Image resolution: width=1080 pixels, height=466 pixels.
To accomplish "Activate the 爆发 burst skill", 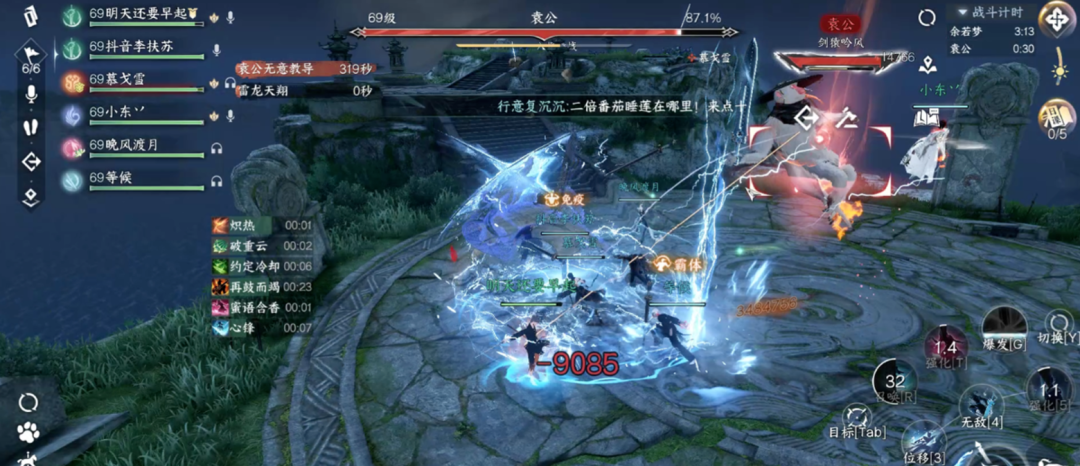I will 1003,328.
